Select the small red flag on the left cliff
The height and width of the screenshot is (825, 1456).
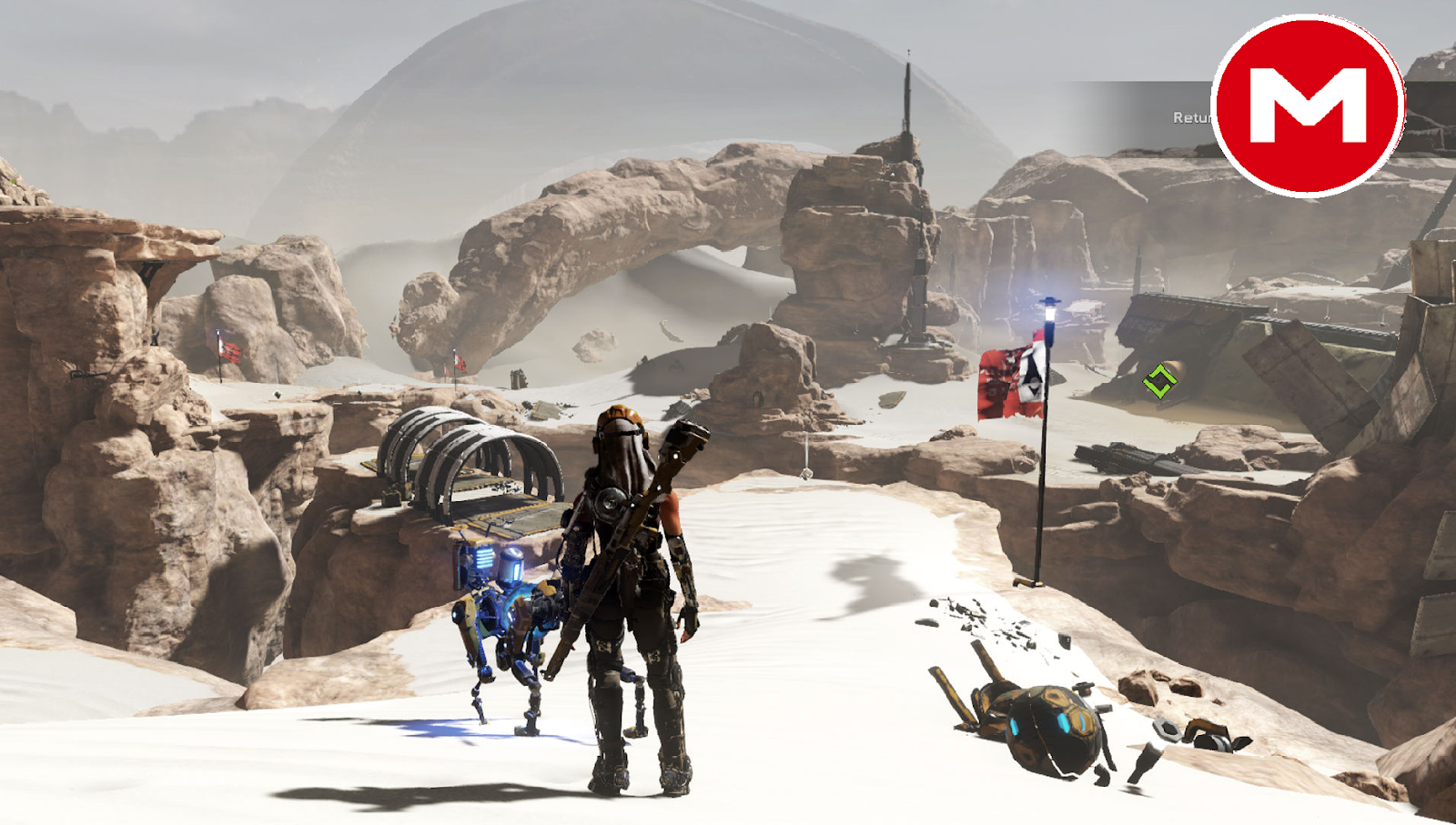click(x=229, y=350)
